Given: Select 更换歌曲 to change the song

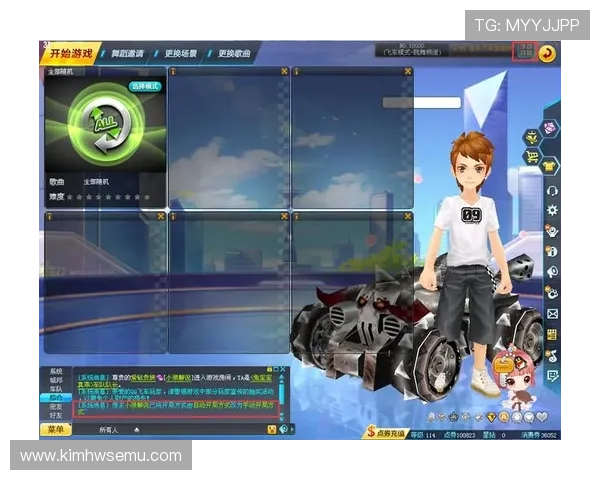Looking at the screenshot, I should tap(232, 53).
